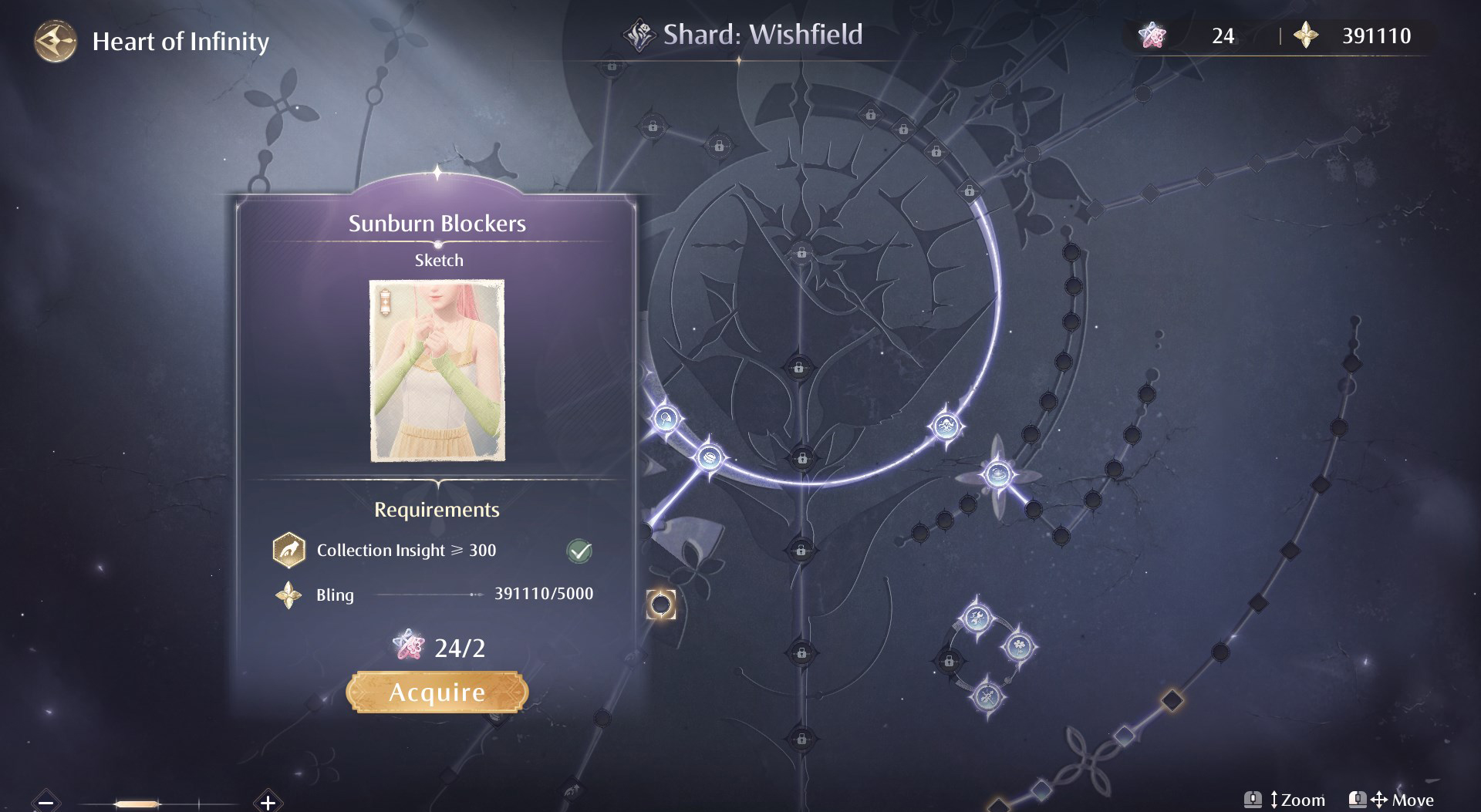Screen dimensions: 1481x812
Task: Choose the wrench and tools node
Action: pos(976,617)
